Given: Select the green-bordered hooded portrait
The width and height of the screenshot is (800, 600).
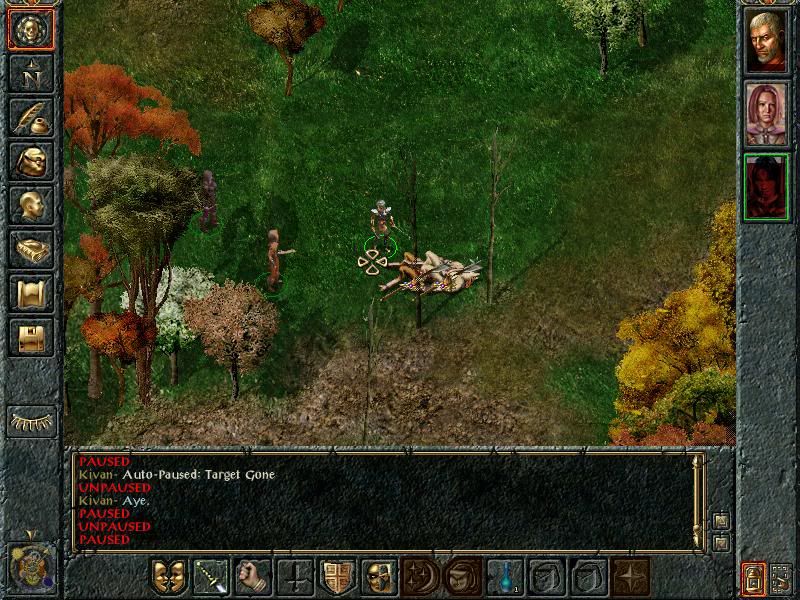Looking at the screenshot, I should click(x=767, y=187).
